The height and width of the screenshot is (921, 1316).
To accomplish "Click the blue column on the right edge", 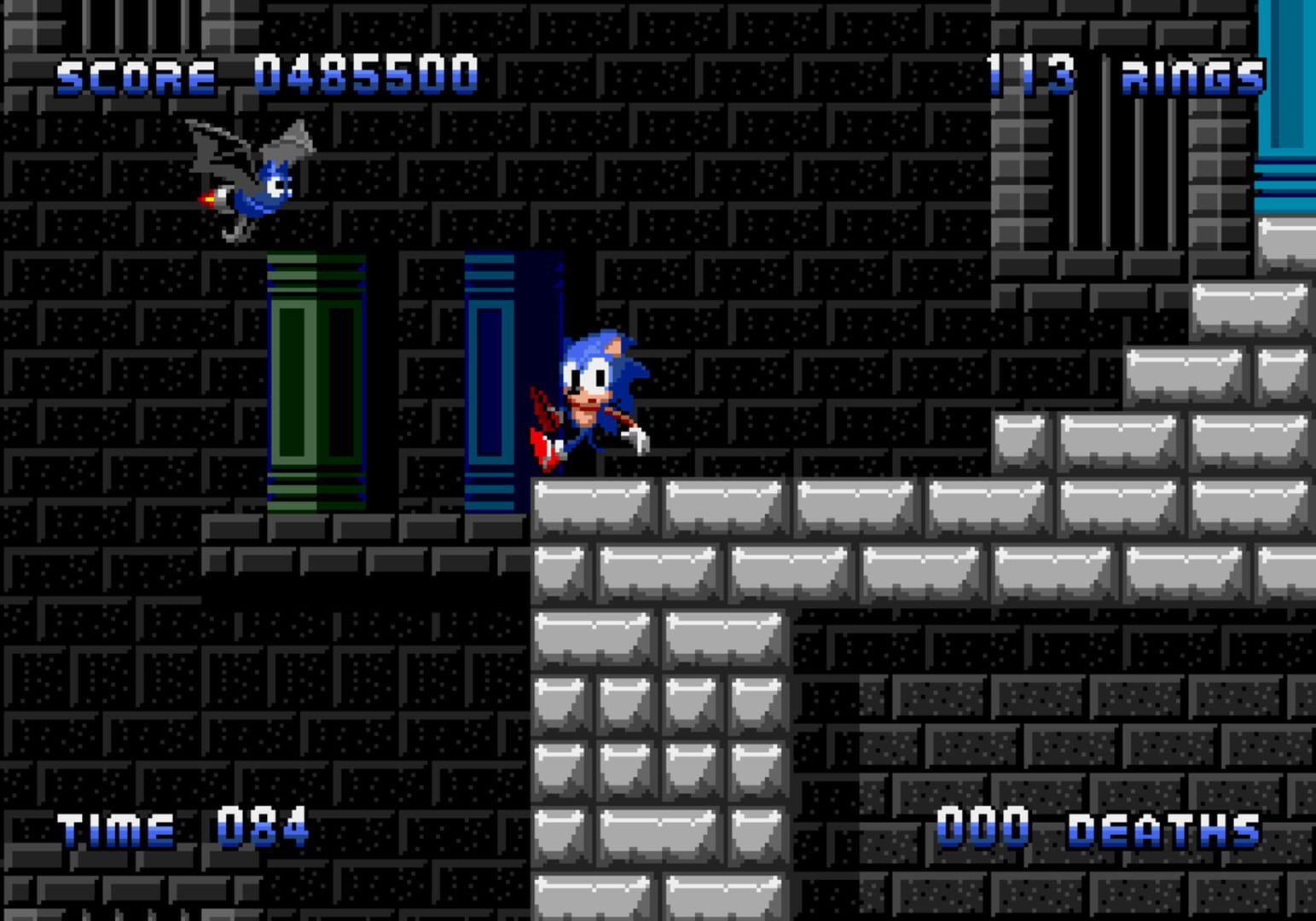I will [1288, 111].
